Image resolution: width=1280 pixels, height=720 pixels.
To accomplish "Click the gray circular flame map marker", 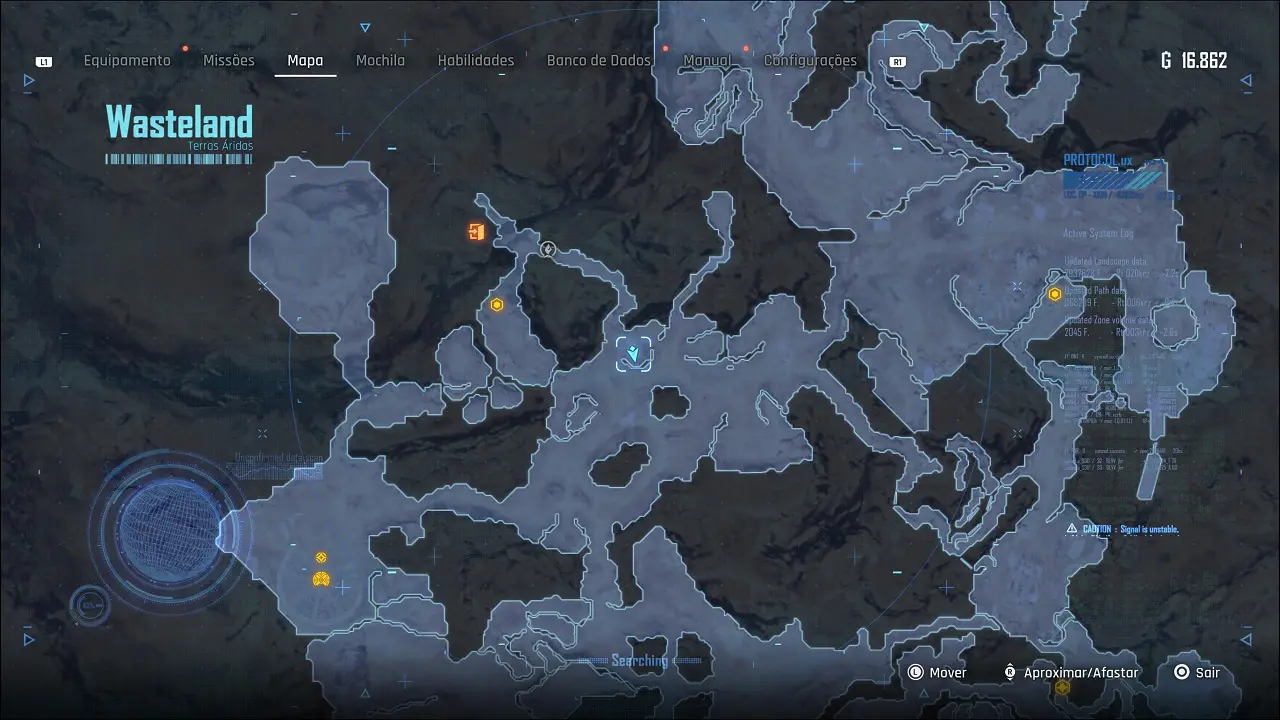I will (547, 249).
